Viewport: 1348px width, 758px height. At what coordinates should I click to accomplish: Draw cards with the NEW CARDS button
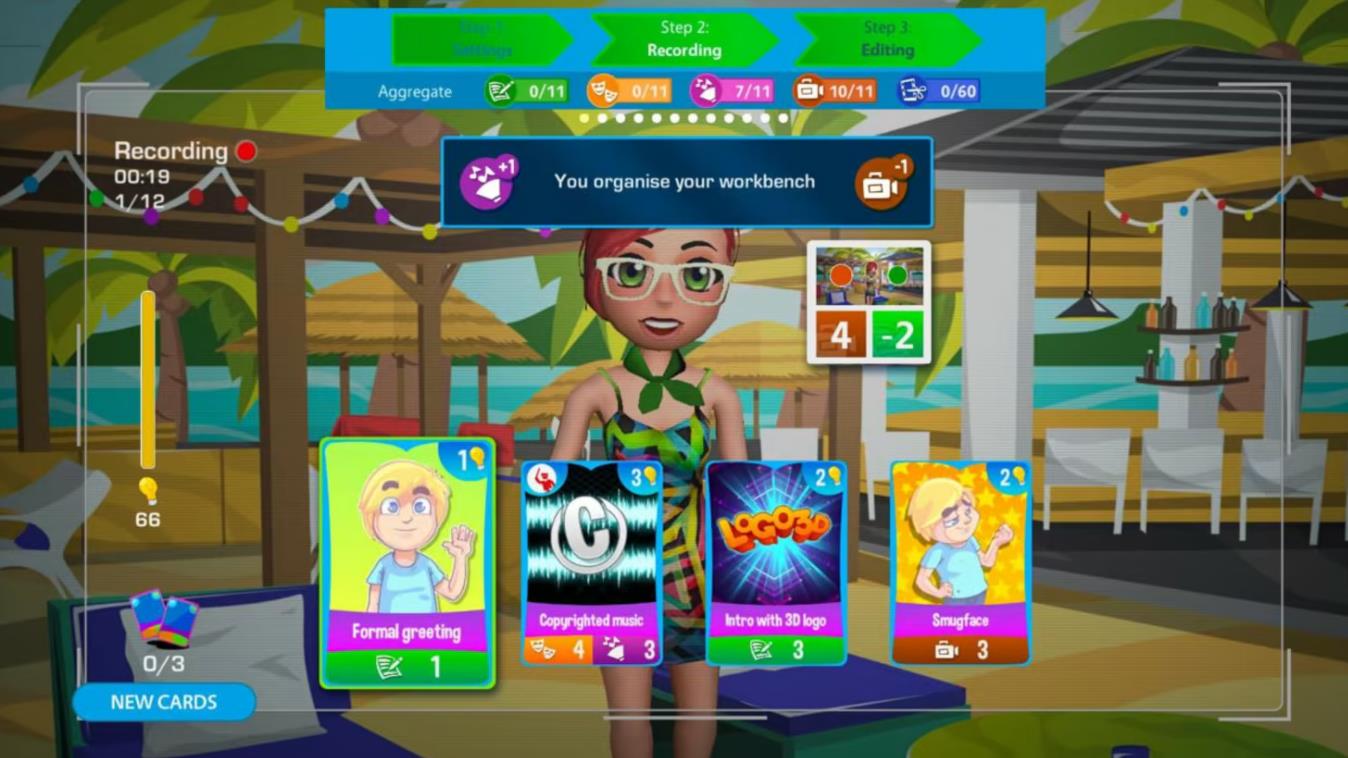pyautogui.click(x=164, y=702)
